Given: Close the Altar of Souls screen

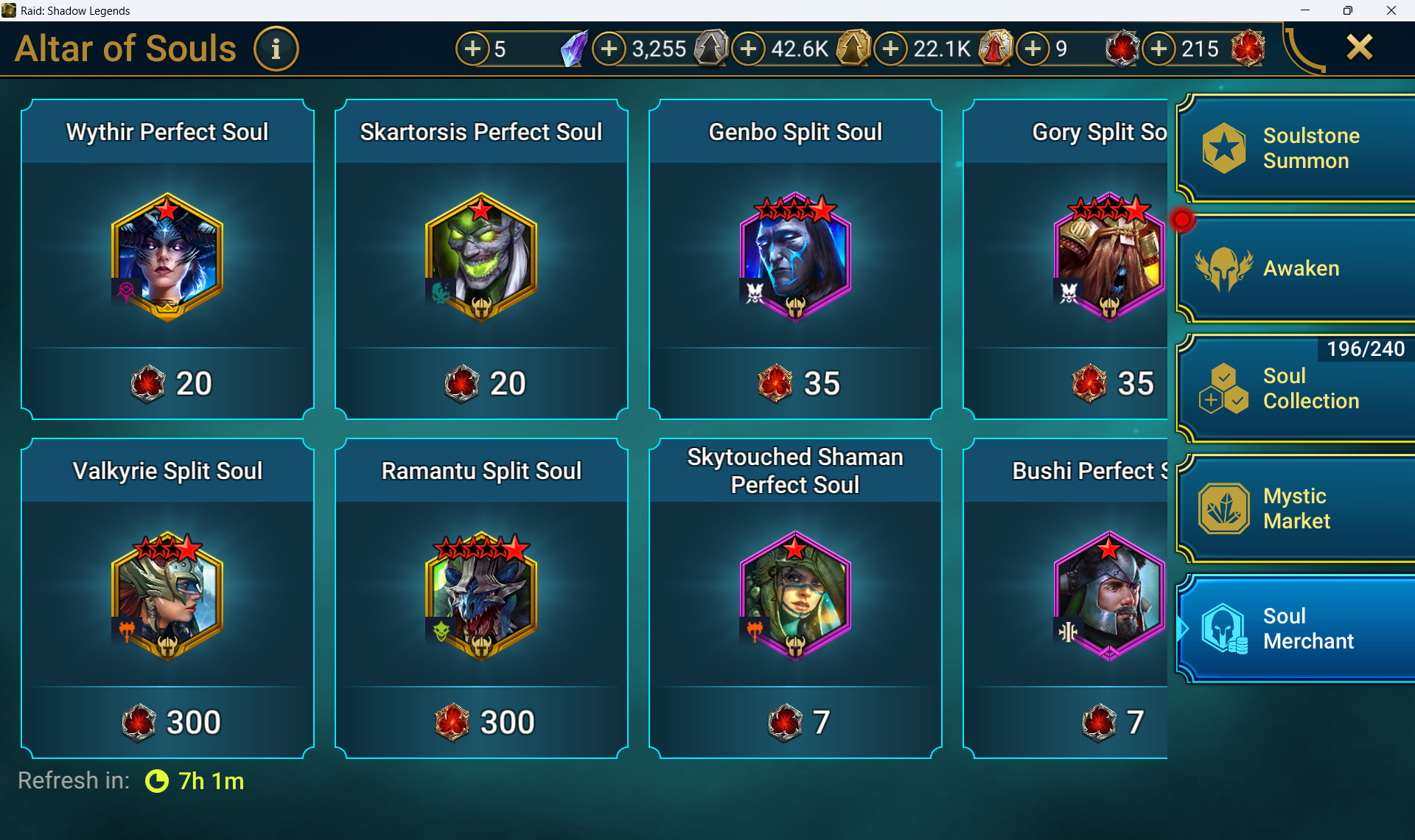Looking at the screenshot, I should click(1359, 48).
